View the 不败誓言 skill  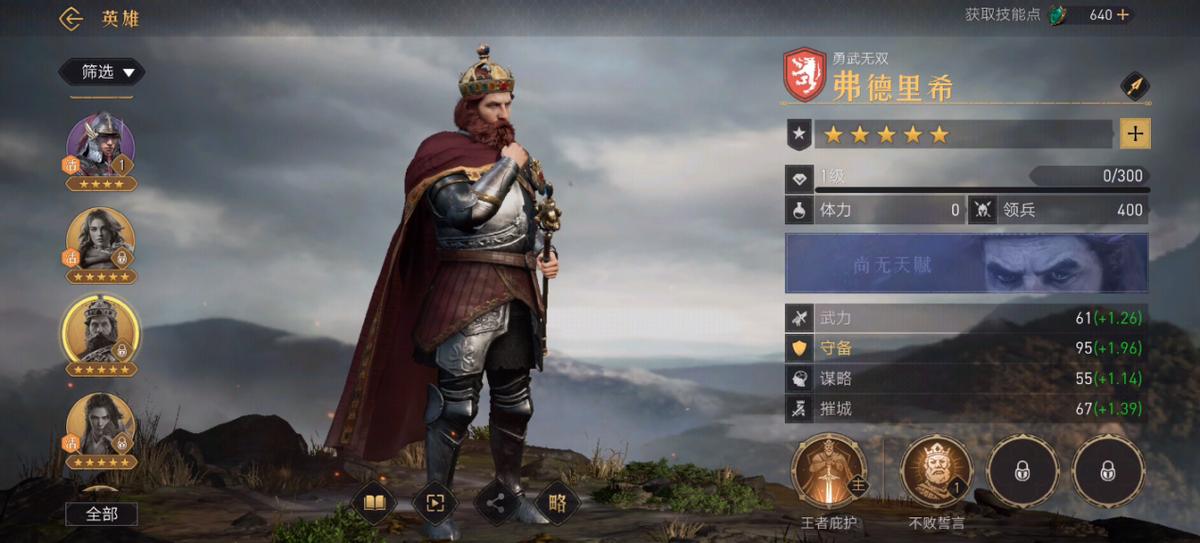936,472
